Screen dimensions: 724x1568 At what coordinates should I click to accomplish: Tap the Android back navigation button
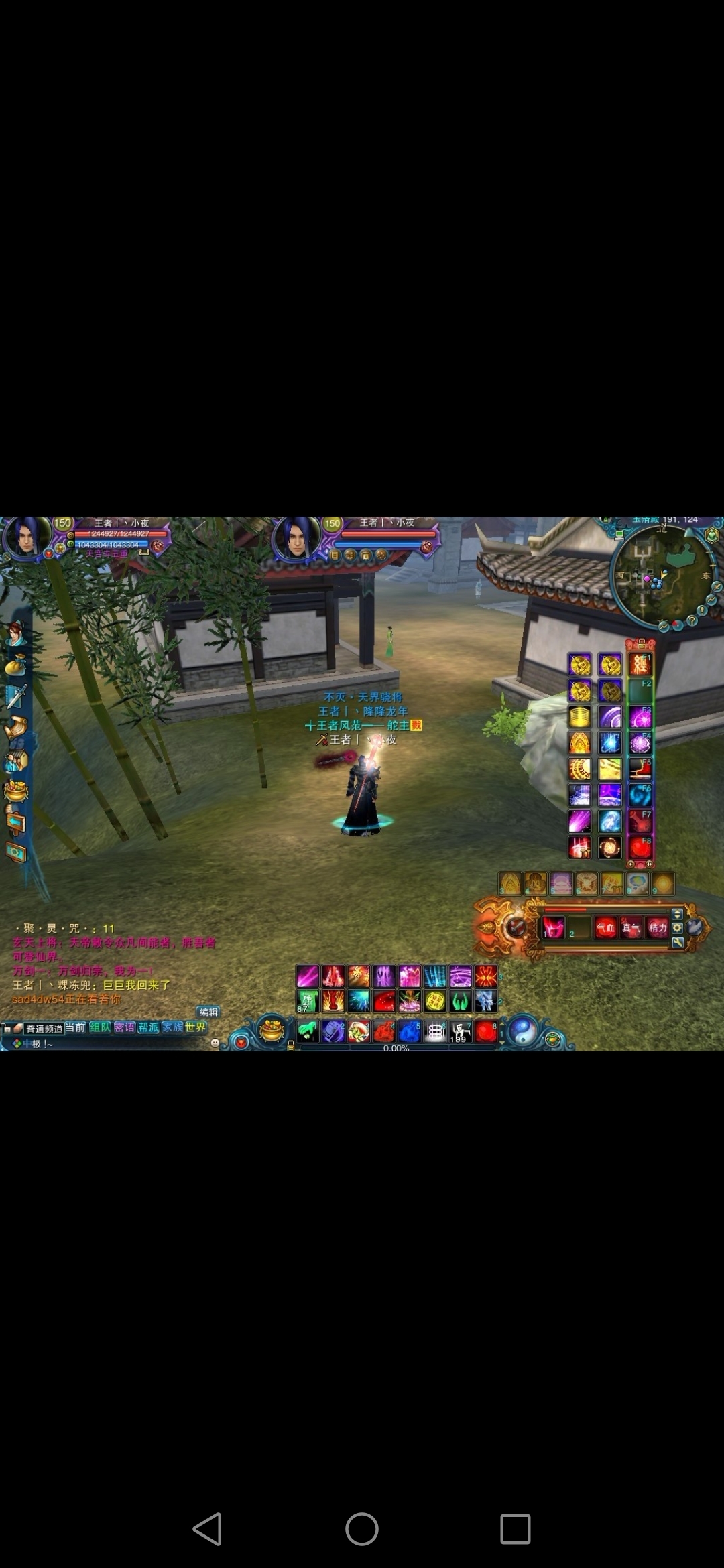pyautogui.click(x=207, y=1529)
